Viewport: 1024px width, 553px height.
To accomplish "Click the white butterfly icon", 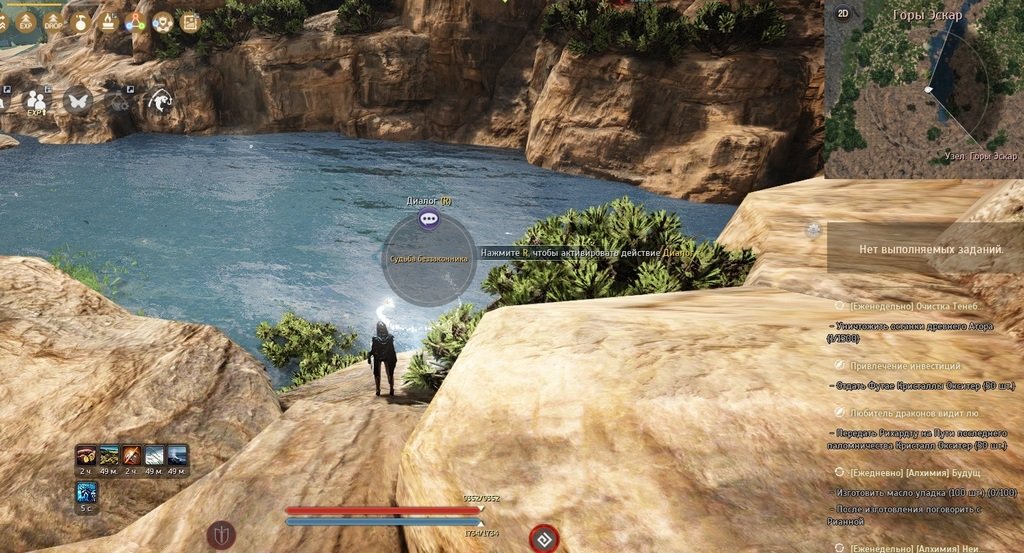I will click(x=77, y=100).
